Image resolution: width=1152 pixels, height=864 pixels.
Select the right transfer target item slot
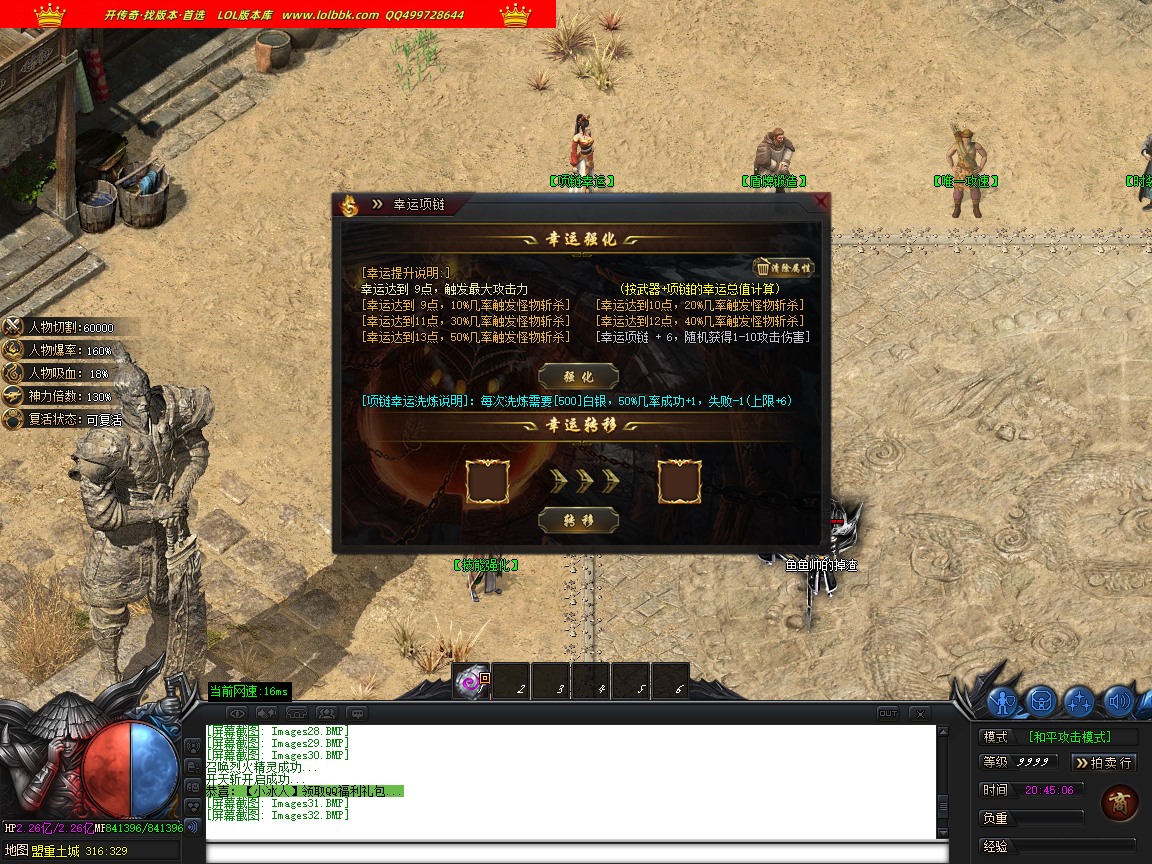[680, 481]
